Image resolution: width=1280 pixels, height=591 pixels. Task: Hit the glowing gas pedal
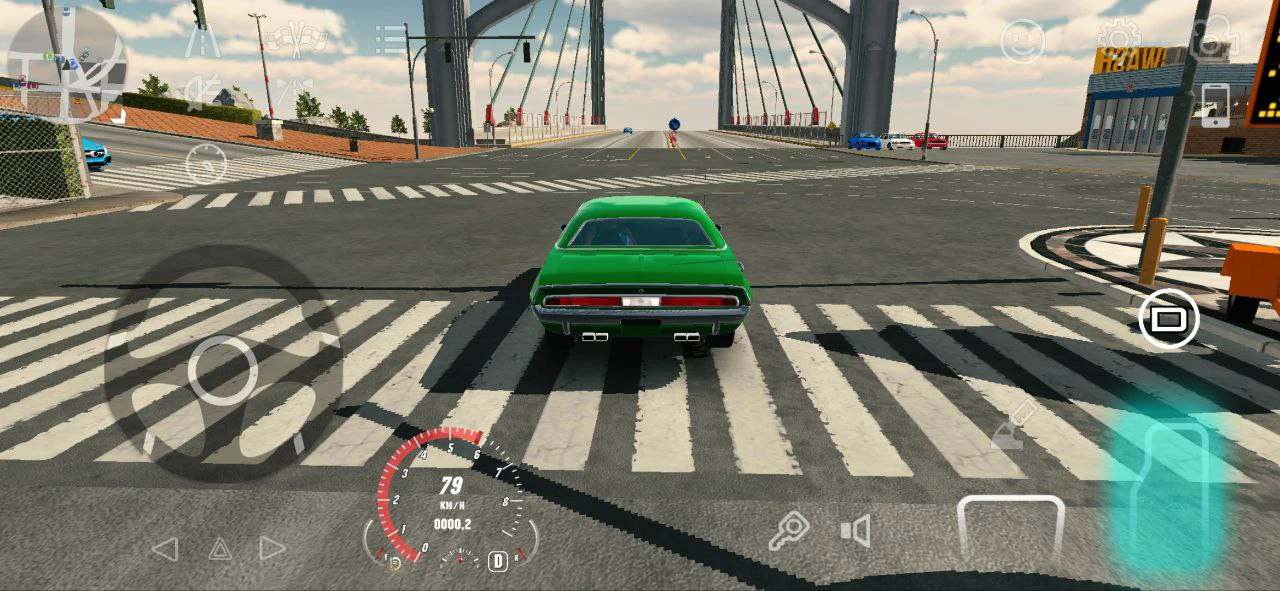pyautogui.click(x=1170, y=495)
